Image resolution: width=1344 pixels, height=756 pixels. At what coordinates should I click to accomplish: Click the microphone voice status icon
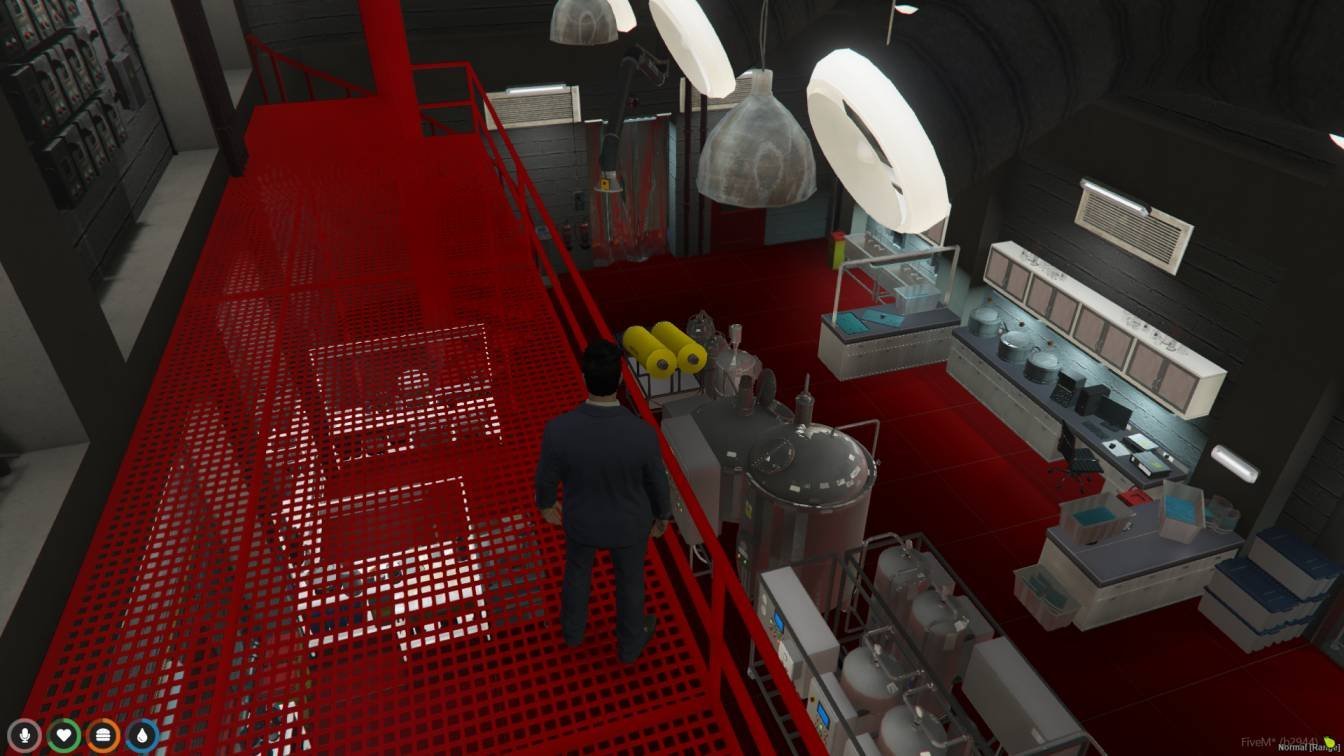tap(24, 736)
